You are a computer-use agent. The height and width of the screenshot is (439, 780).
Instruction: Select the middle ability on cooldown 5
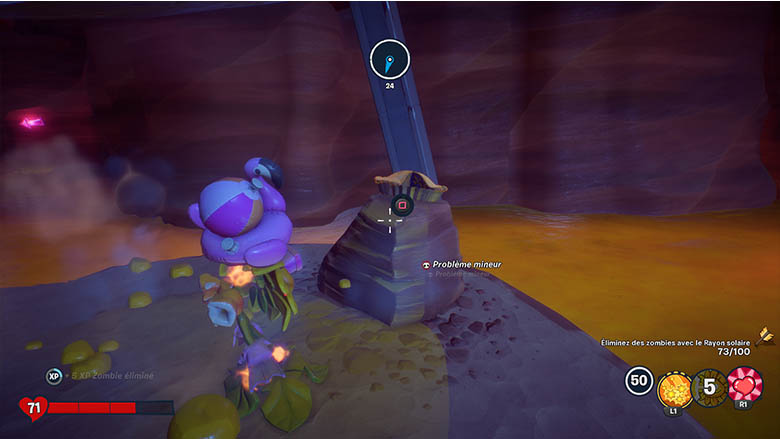(709, 386)
